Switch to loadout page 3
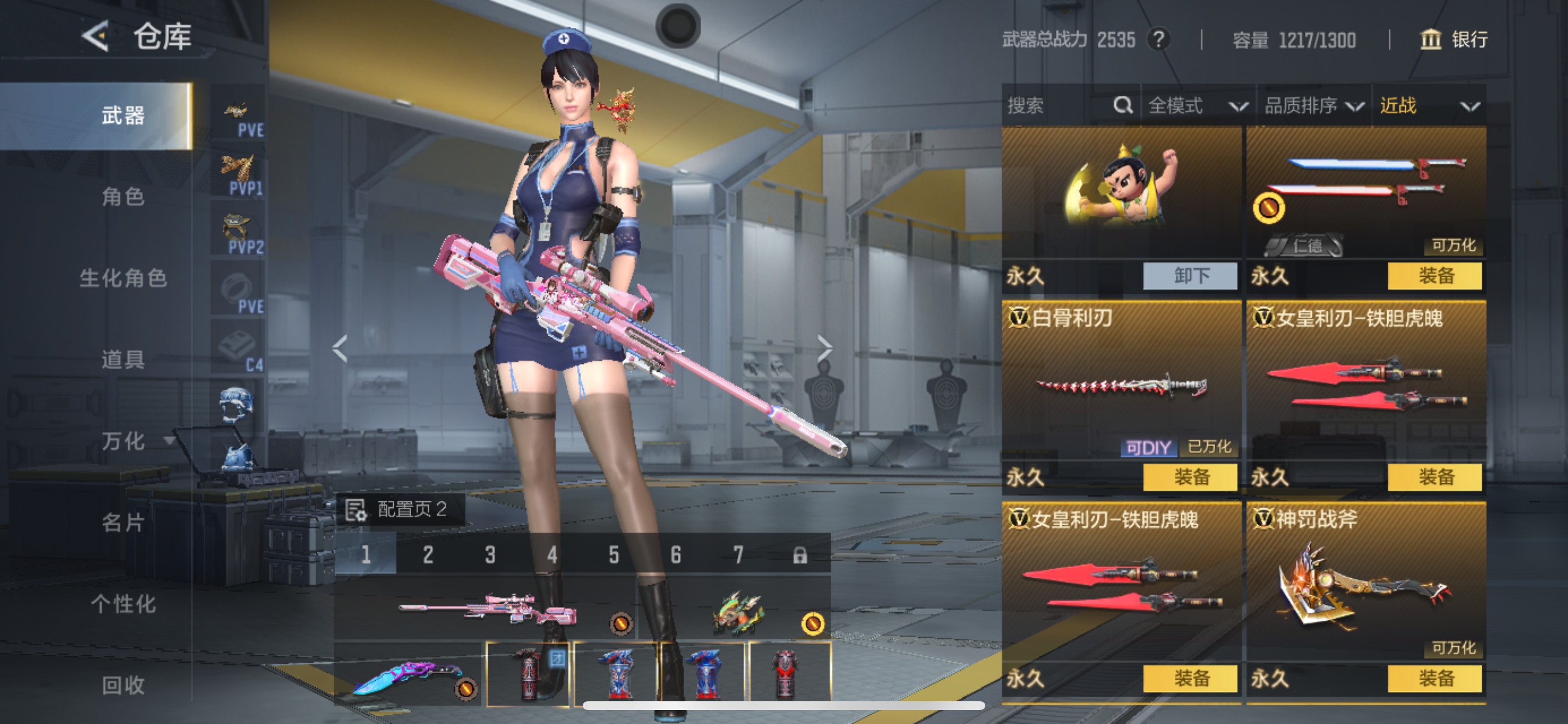This screenshot has width=1568, height=724. point(490,555)
